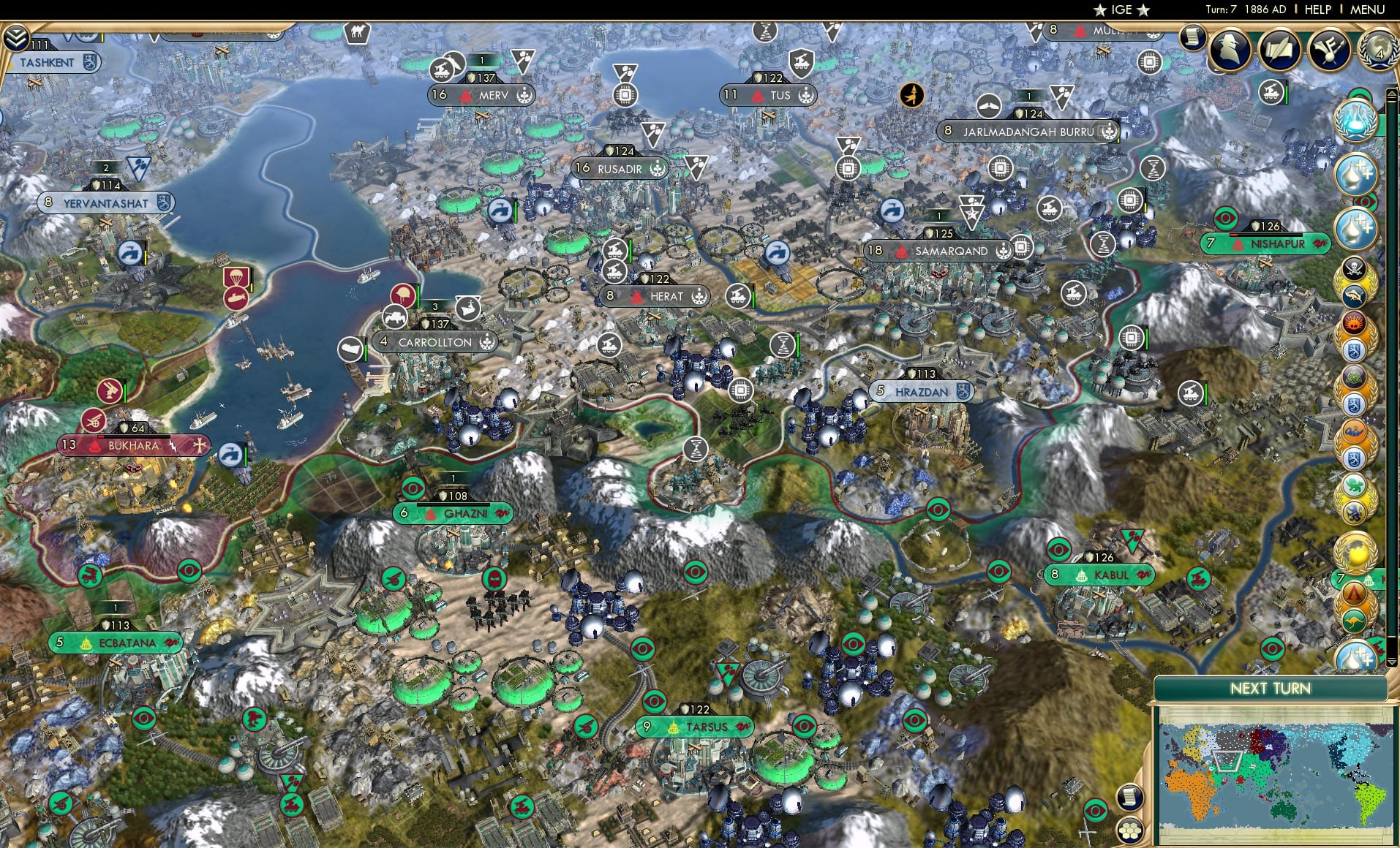Image resolution: width=1400 pixels, height=848 pixels.
Task: Click the science flask notification atop the sidebar
Action: pos(1358,119)
